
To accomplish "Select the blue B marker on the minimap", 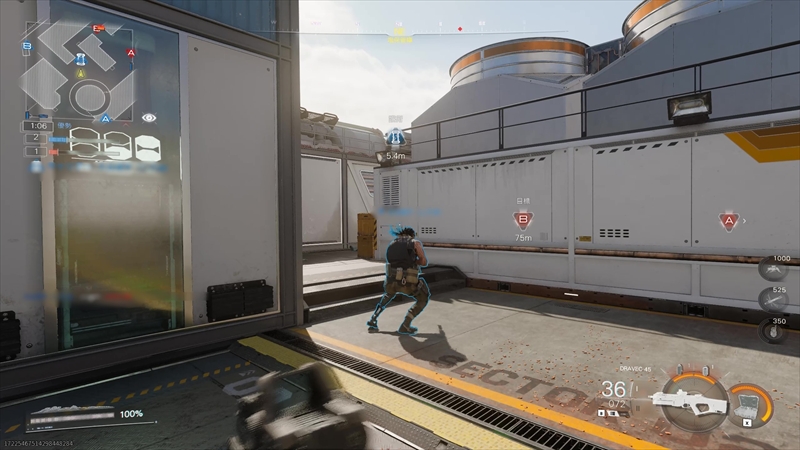I will coord(27,46).
